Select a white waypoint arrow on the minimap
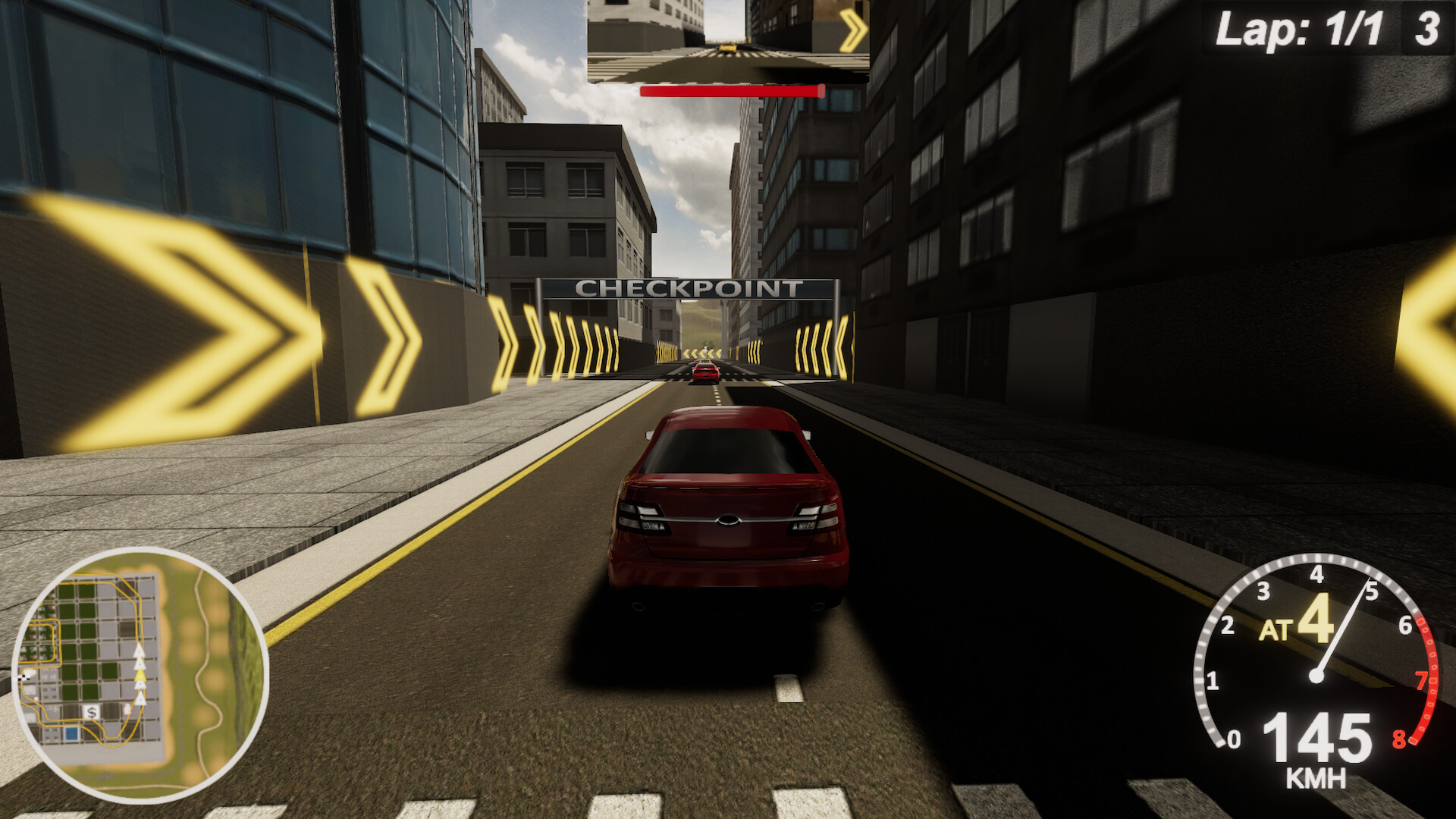The image size is (1456, 819). [140, 649]
